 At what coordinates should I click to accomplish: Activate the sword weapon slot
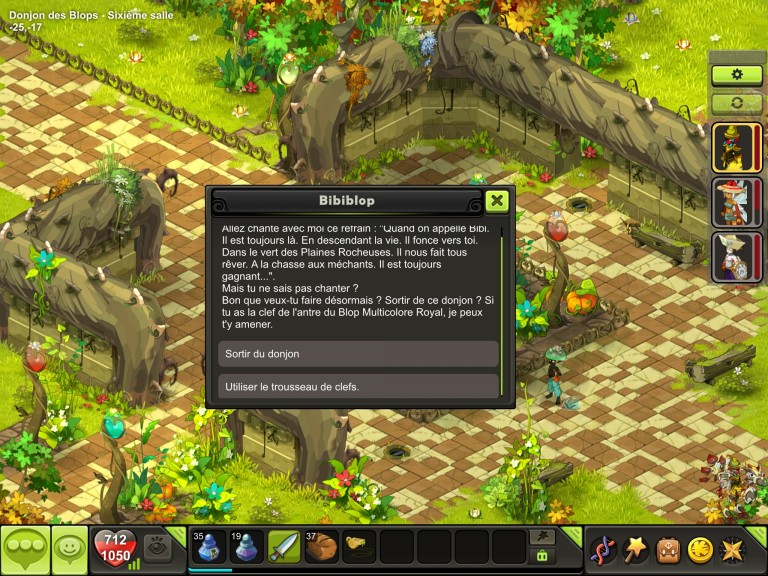coord(284,547)
